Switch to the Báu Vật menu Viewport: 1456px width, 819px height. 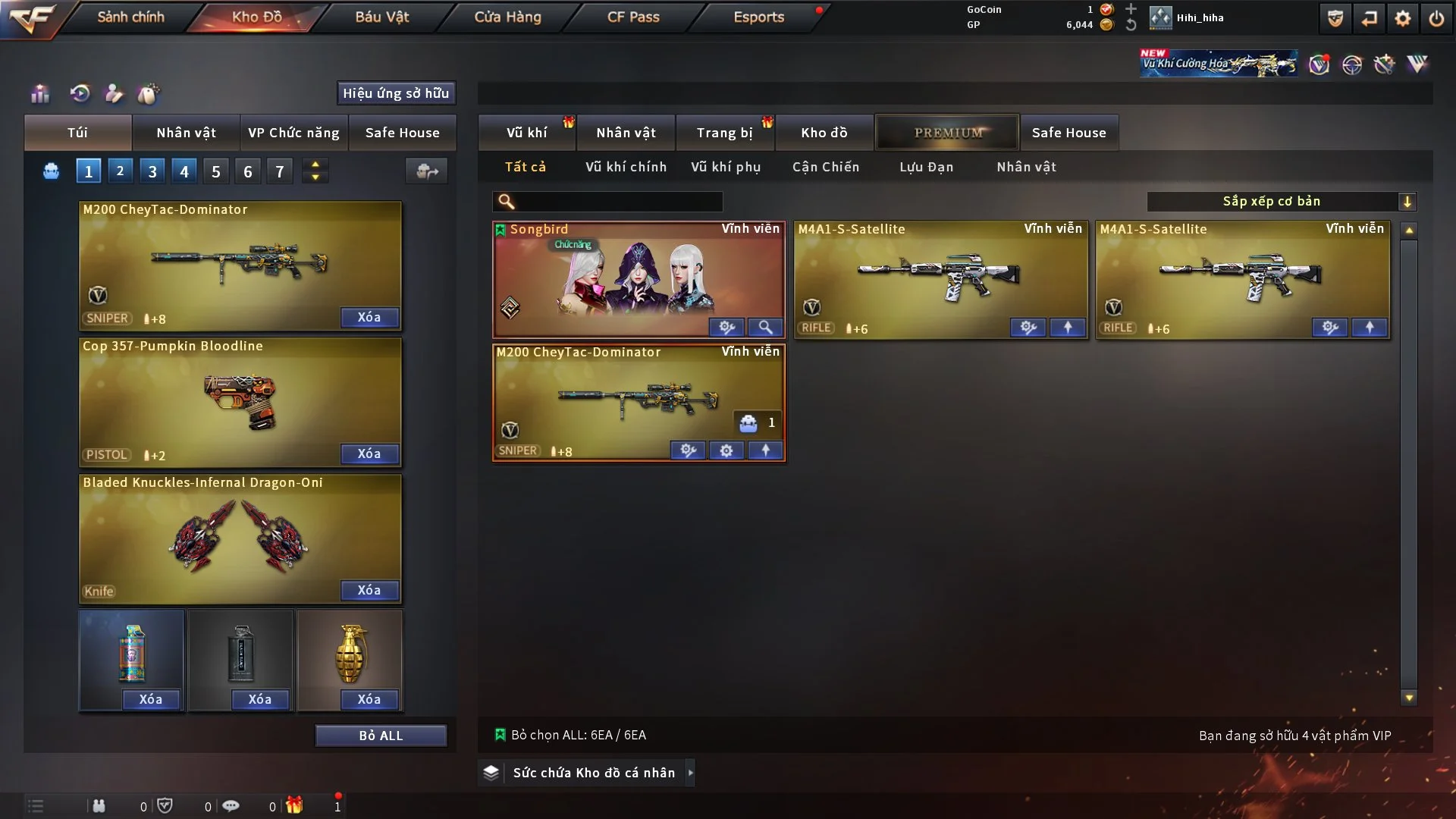click(381, 17)
